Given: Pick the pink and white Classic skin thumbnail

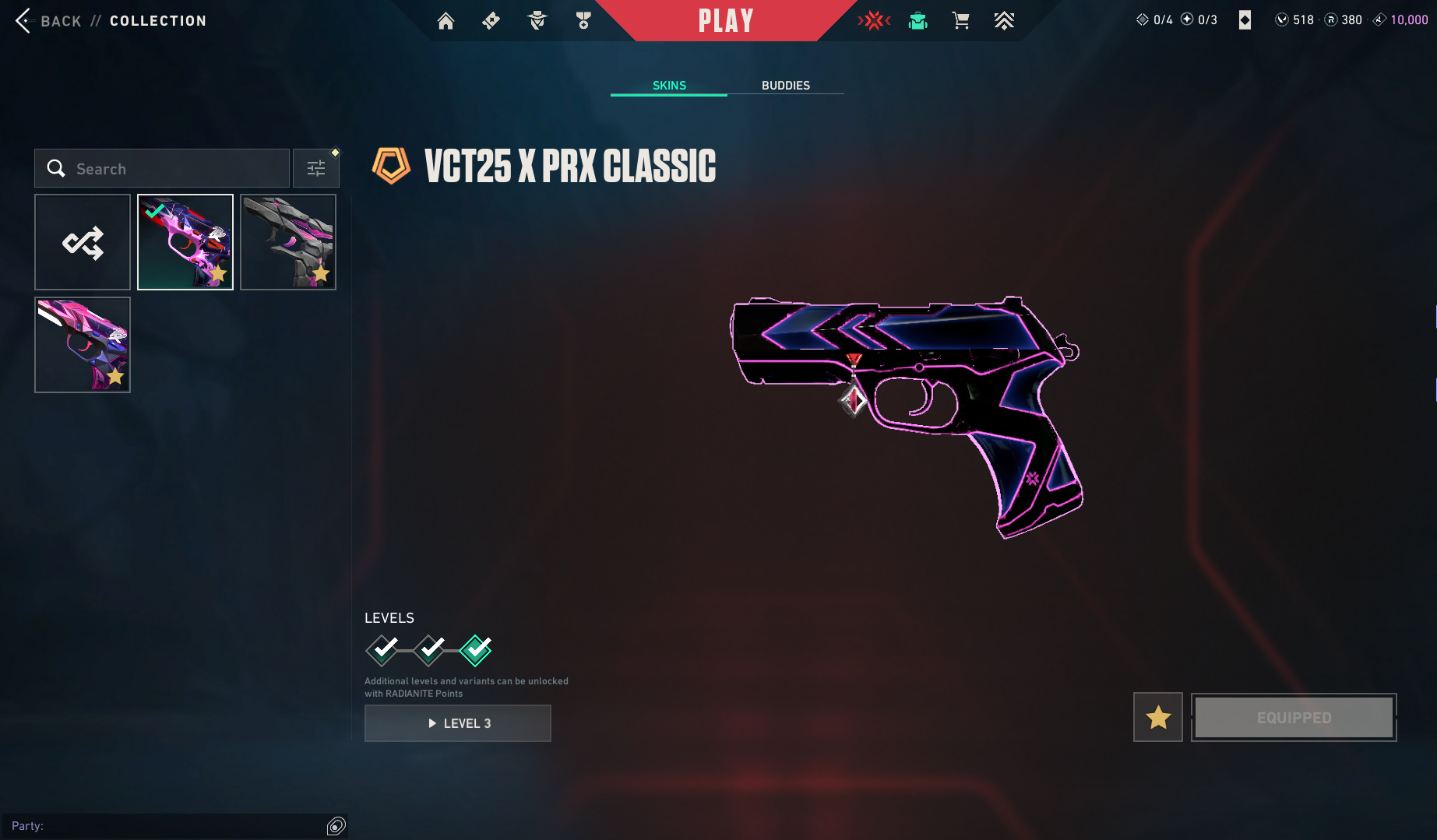Looking at the screenshot, I should click(83, 345).
